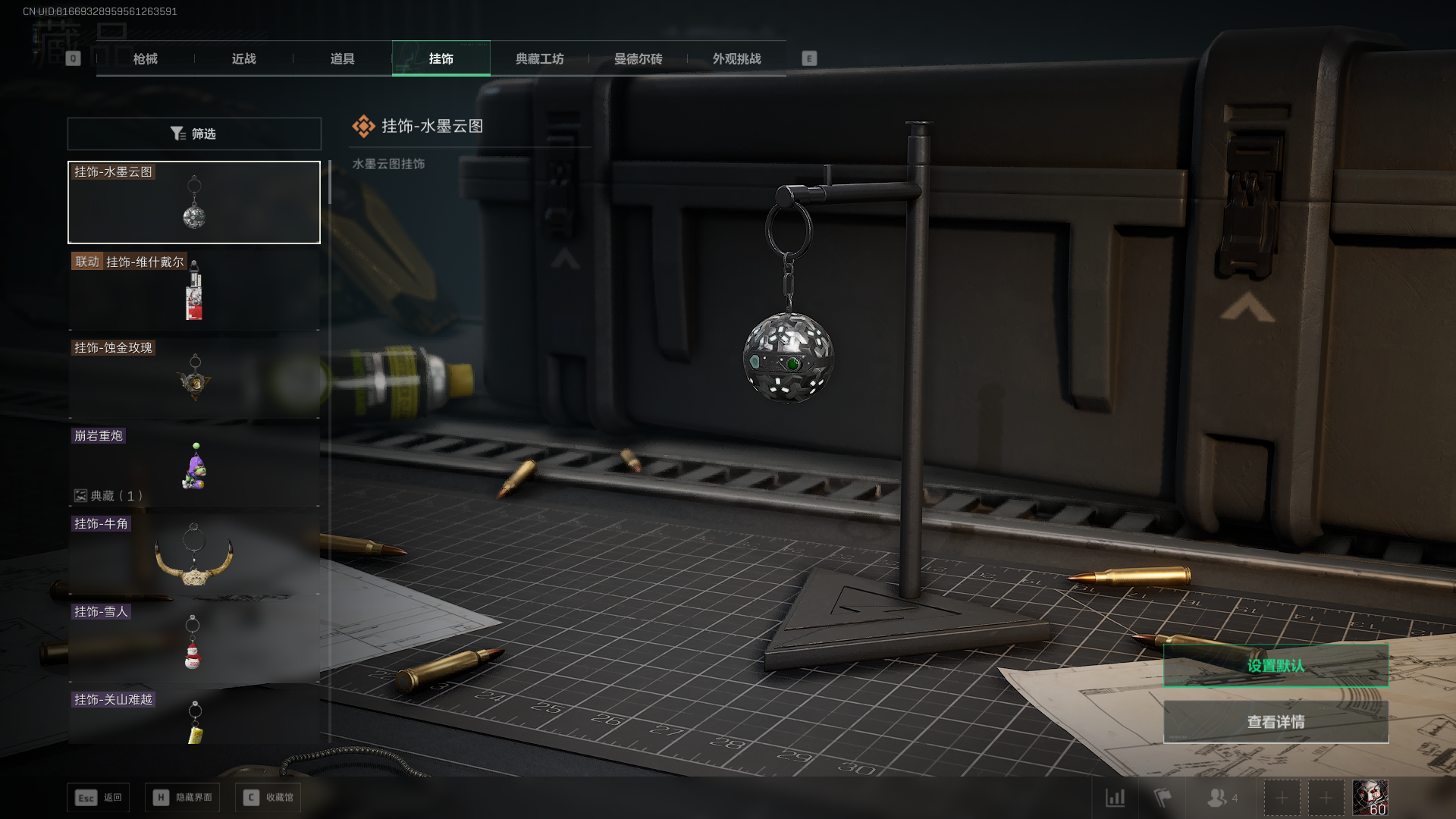Select the 挂饰-牛角 horn charm
The height and width of the screenshot is (819, 1456).
194,554
